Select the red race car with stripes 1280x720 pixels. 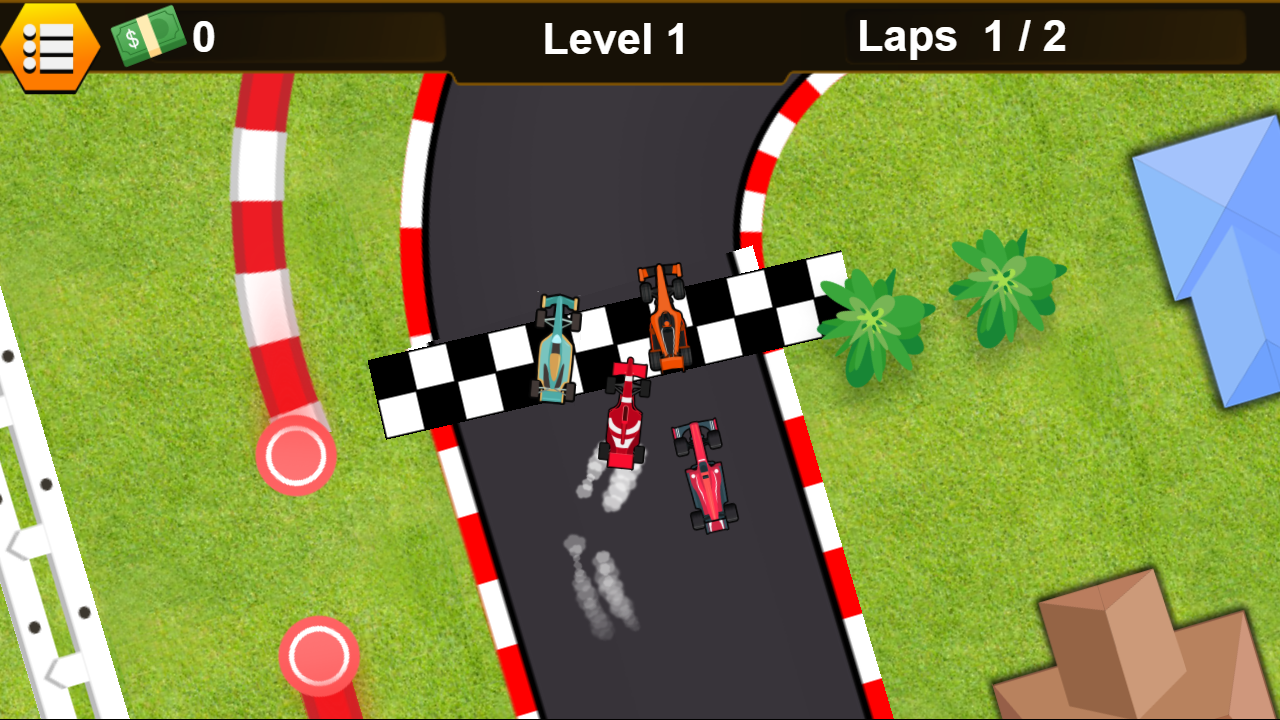(x=623, y=419)
